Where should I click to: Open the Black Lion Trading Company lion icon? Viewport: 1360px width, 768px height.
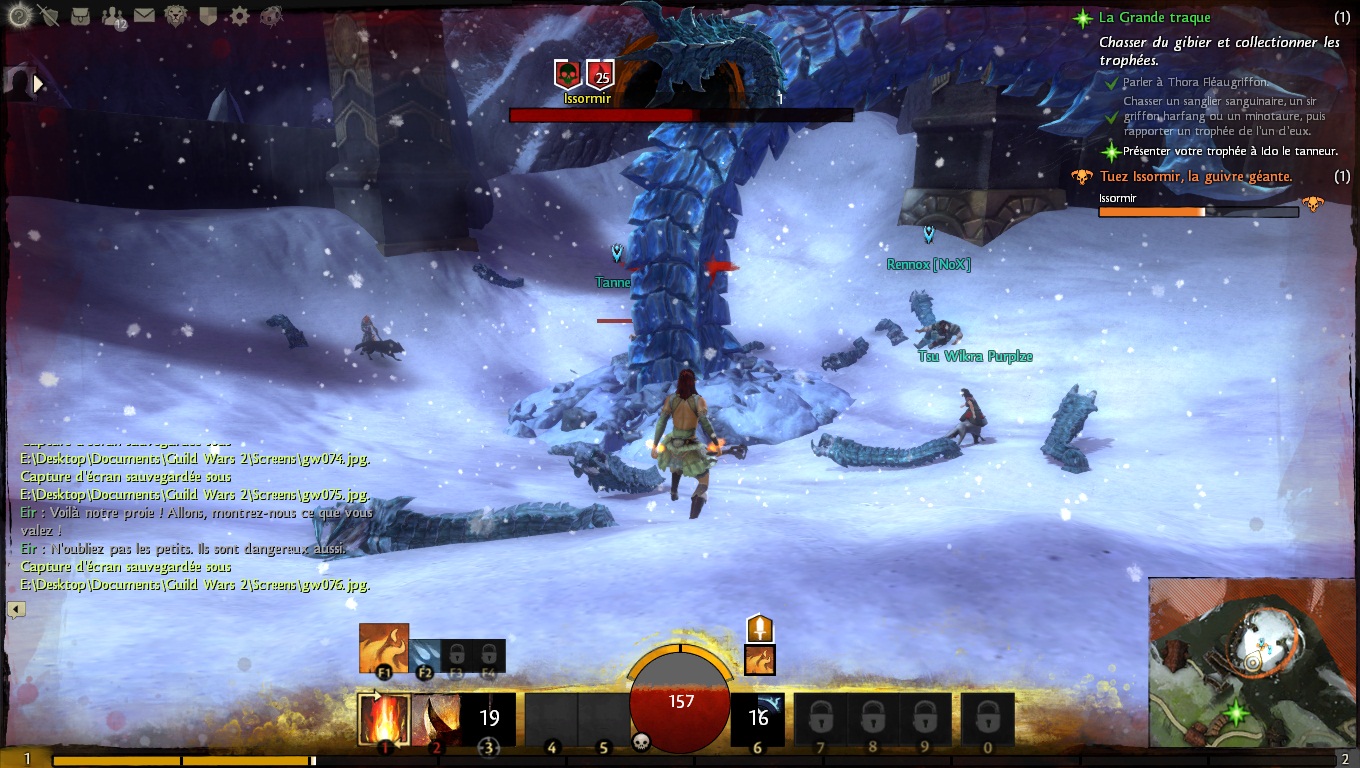click(x=176, y=15)
